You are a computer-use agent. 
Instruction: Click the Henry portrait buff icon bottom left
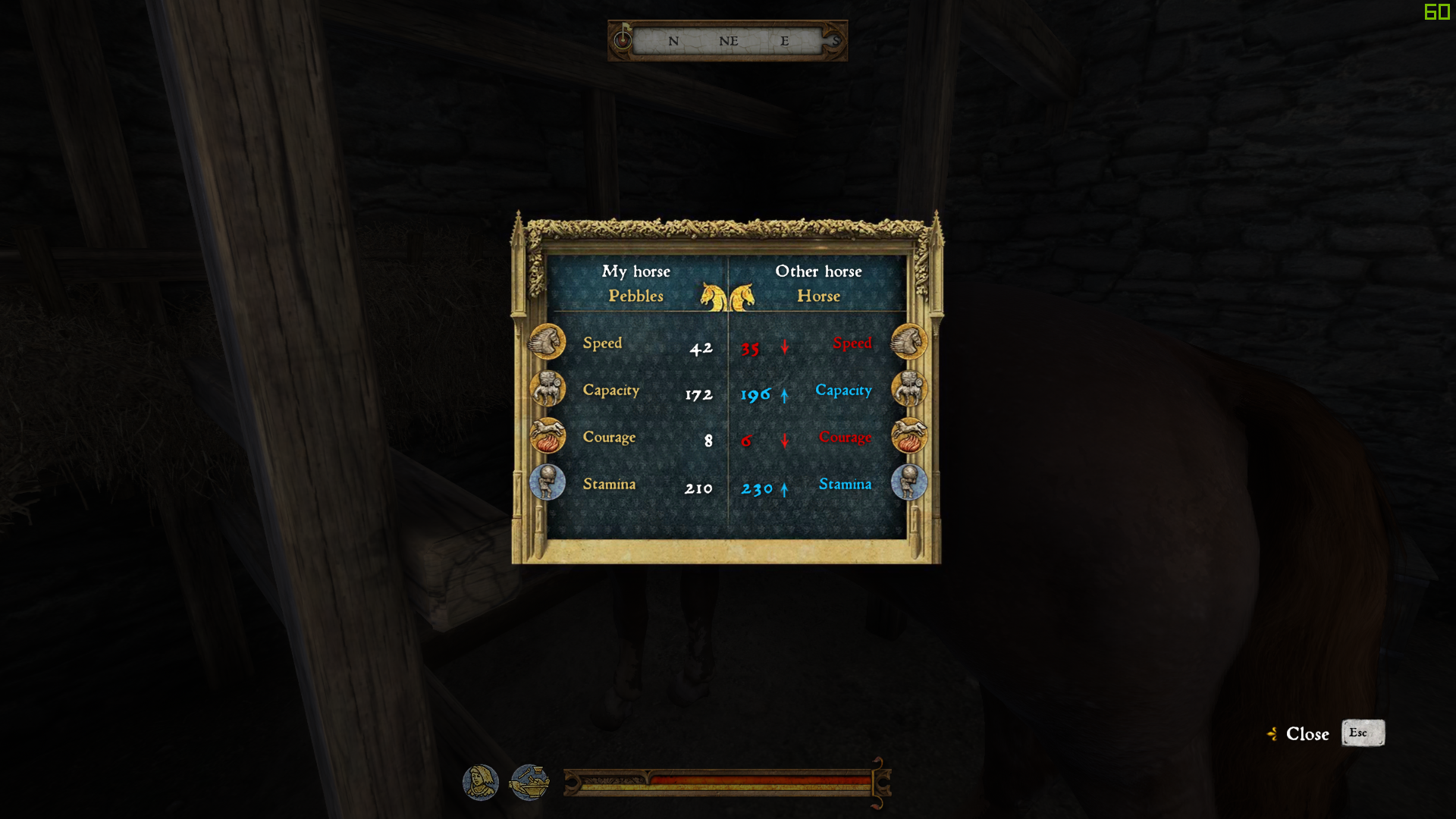pyautogui.click(x=480, y=784)
